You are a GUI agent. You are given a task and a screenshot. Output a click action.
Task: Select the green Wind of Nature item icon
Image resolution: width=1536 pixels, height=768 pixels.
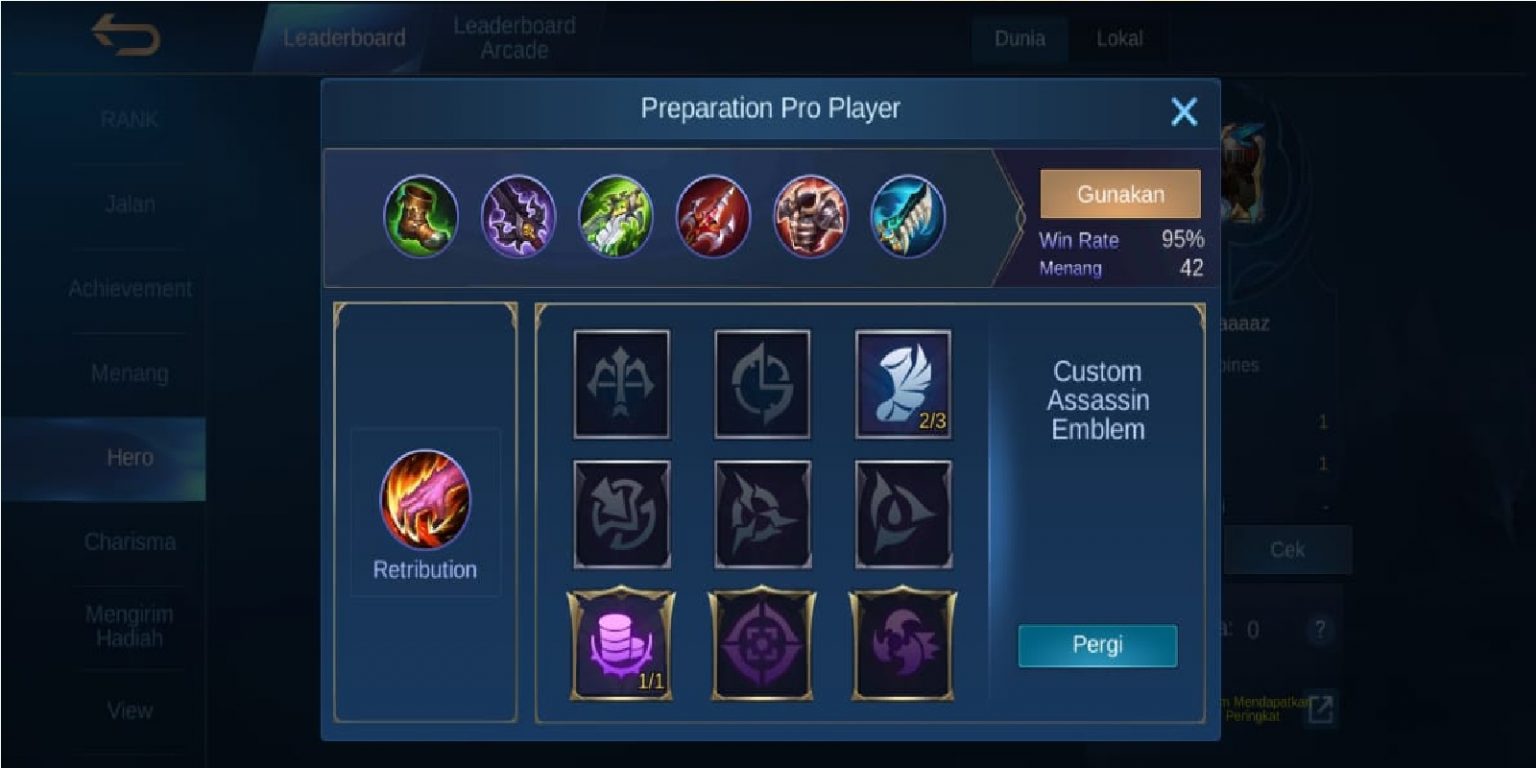(617, 217)
